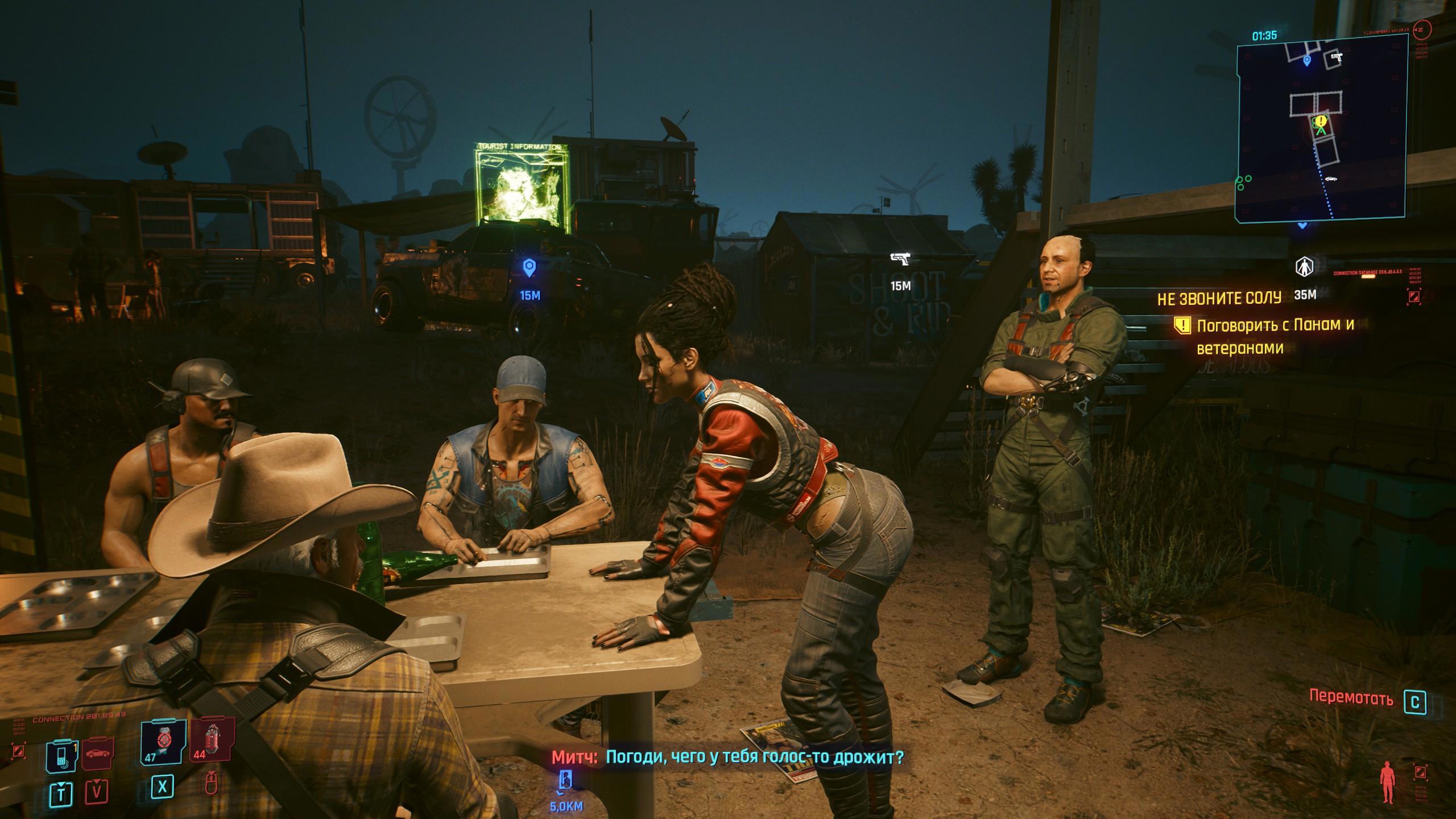1456x819 pixels.
Task: Select the white pistol marker labeled 15M
Action: (900, 260)
